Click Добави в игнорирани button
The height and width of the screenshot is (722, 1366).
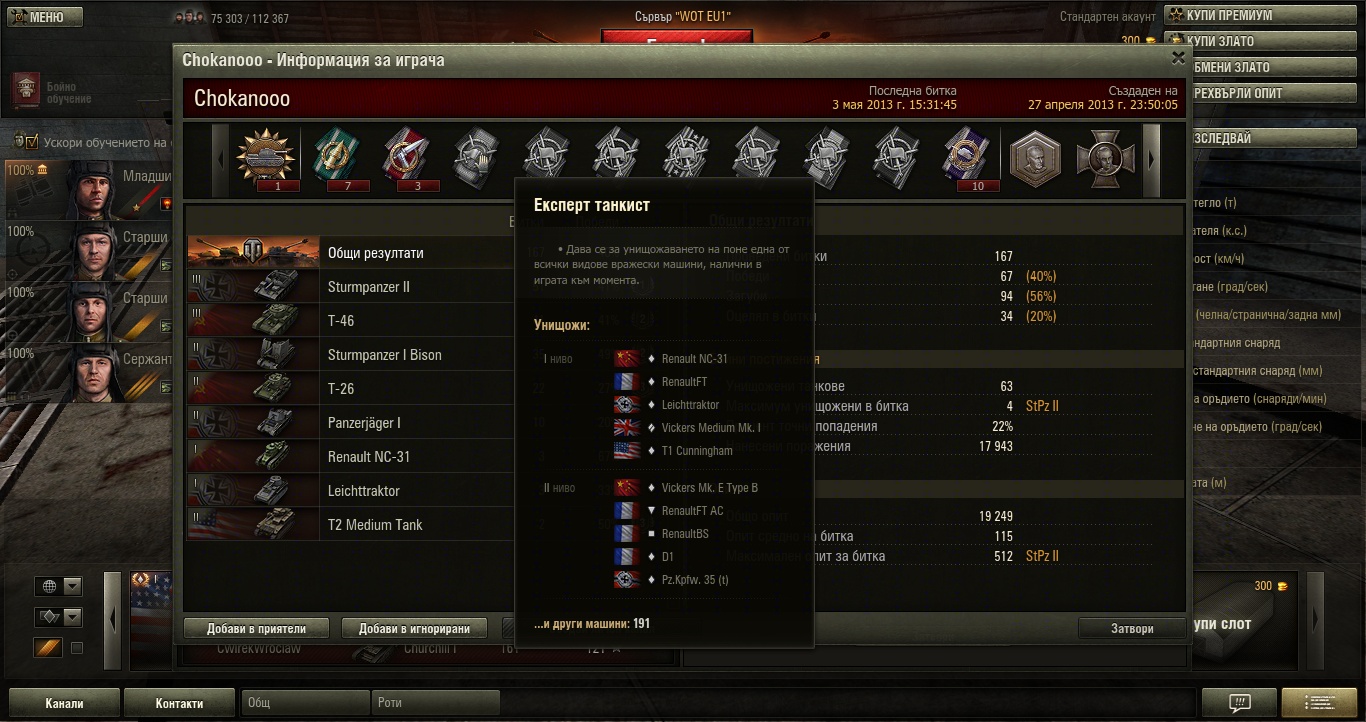pyautogui.click(x=414, y=629)
